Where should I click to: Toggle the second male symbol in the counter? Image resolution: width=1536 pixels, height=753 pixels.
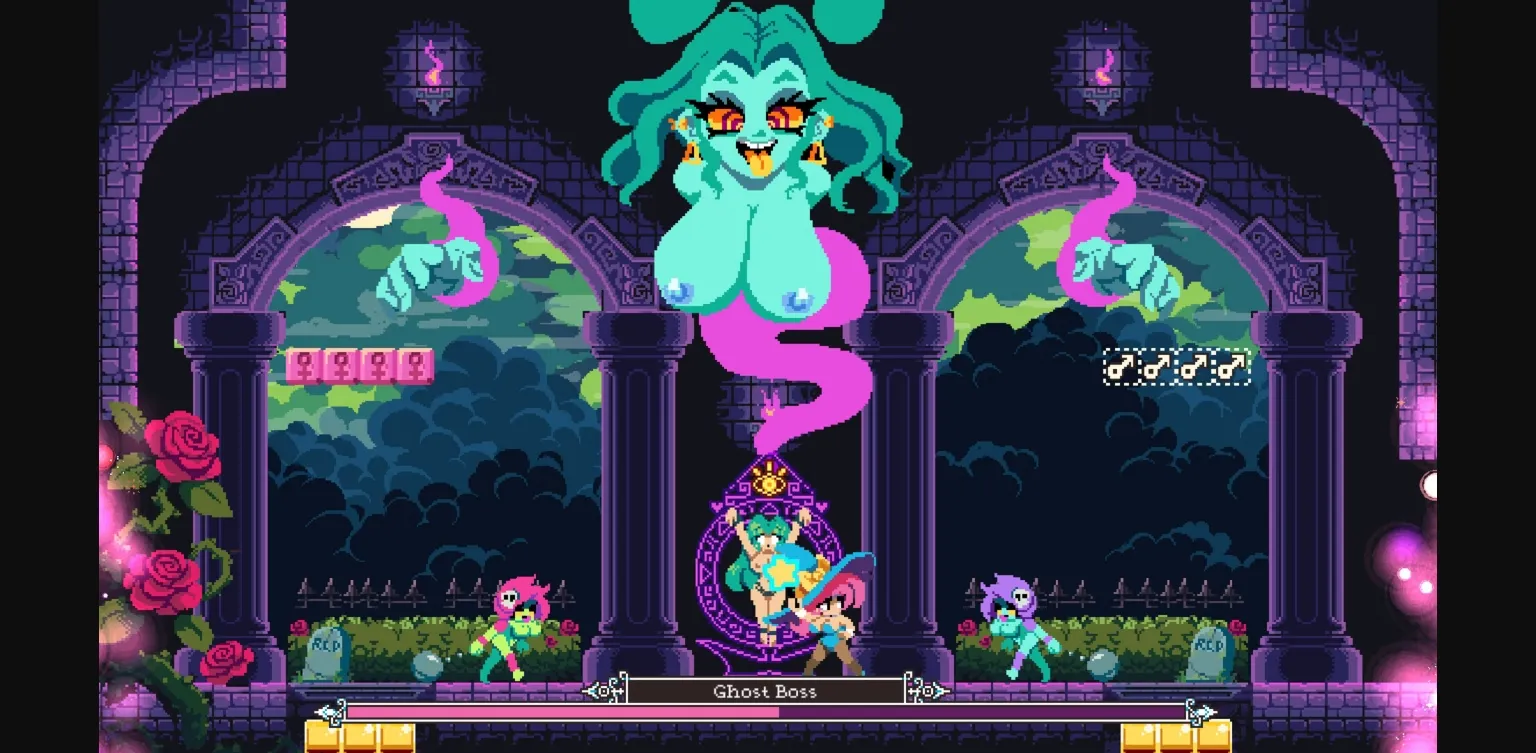point(1158,366)
